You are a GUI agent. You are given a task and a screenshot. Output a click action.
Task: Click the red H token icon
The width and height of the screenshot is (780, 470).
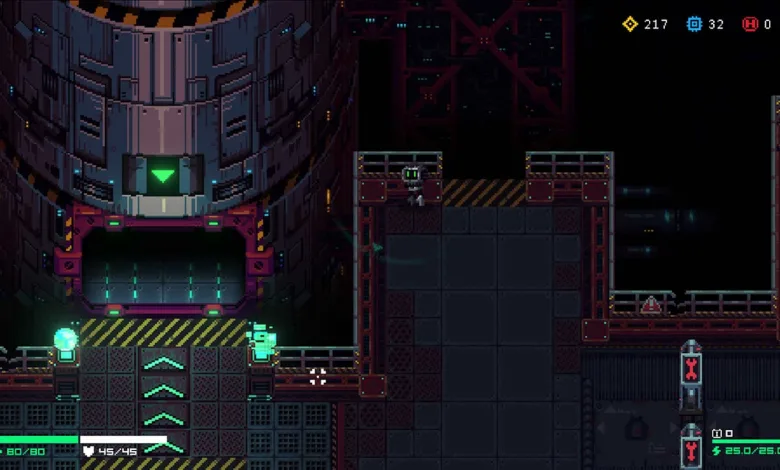point(750,24)
